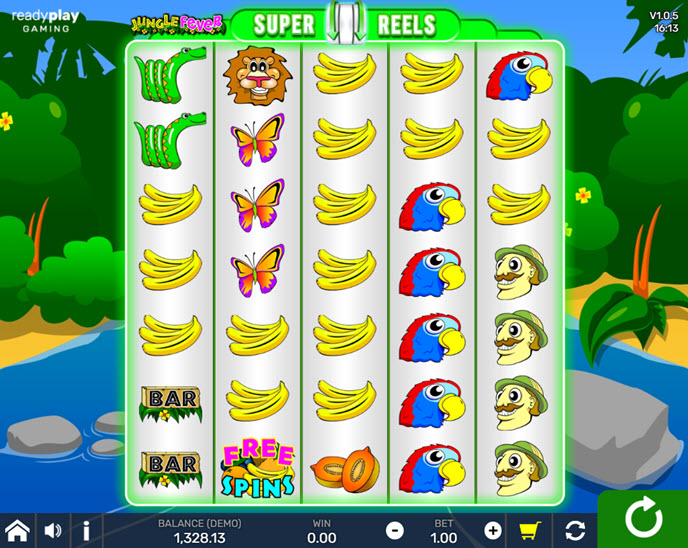Open the yellow shopping cart
688x548 pixels.
[x=532, y=530]
